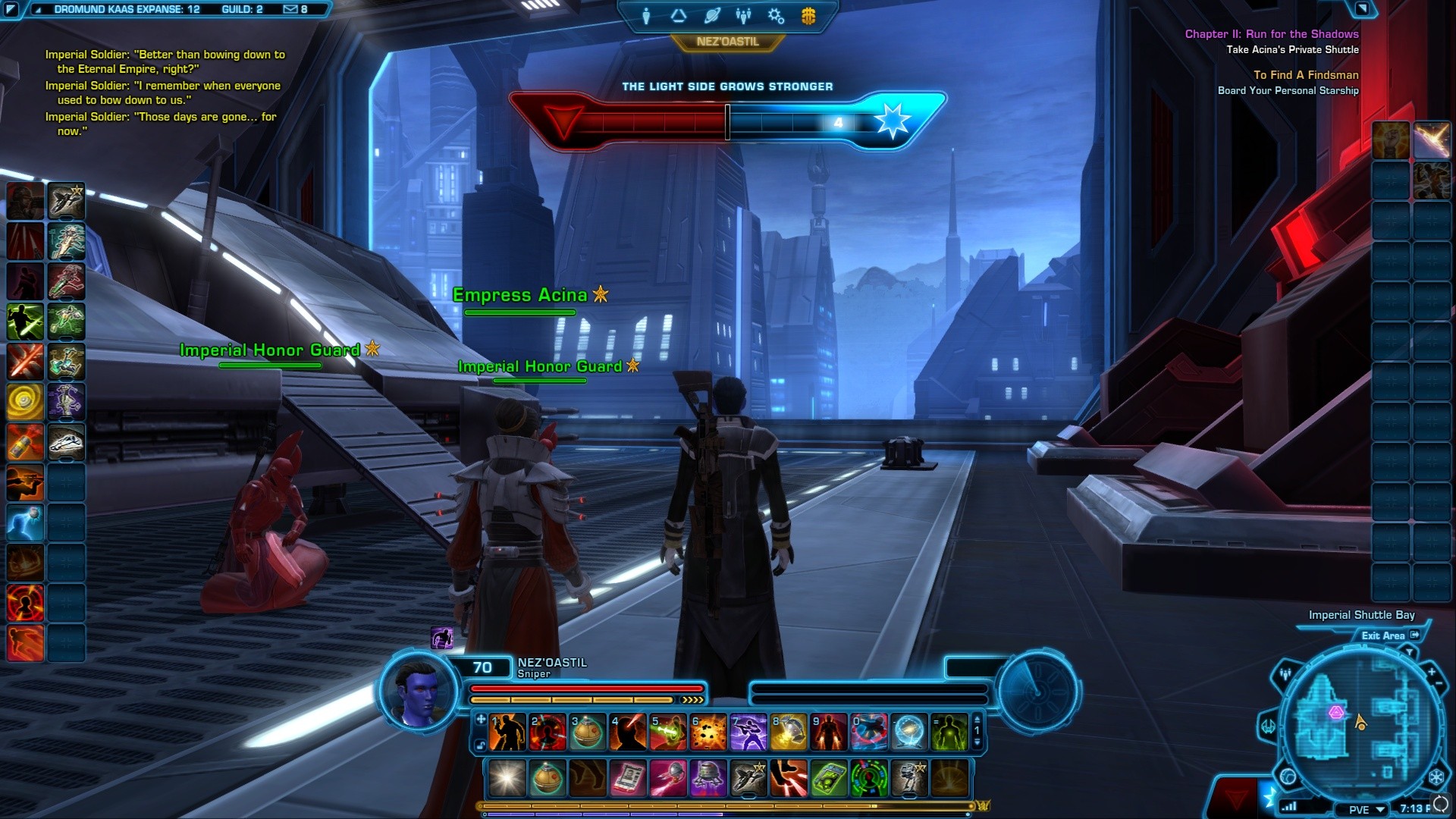Activate the grenade ability in slot 3
This screenshot has height=819, width=1456.
point(588,733)
